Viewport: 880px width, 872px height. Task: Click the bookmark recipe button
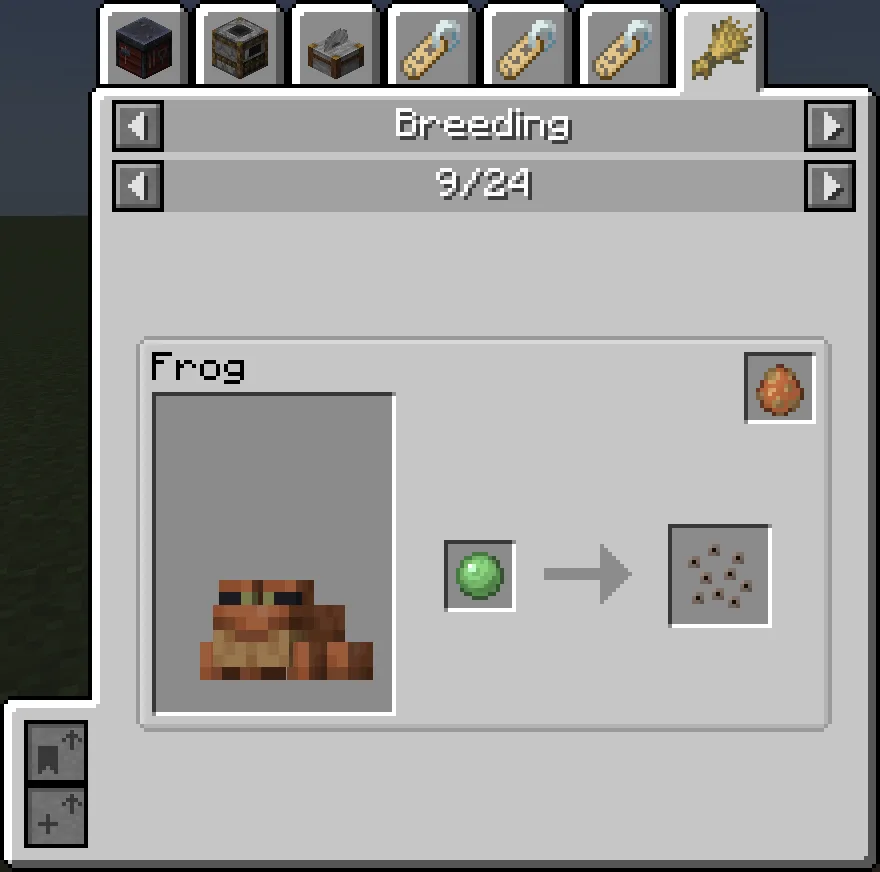56,752
